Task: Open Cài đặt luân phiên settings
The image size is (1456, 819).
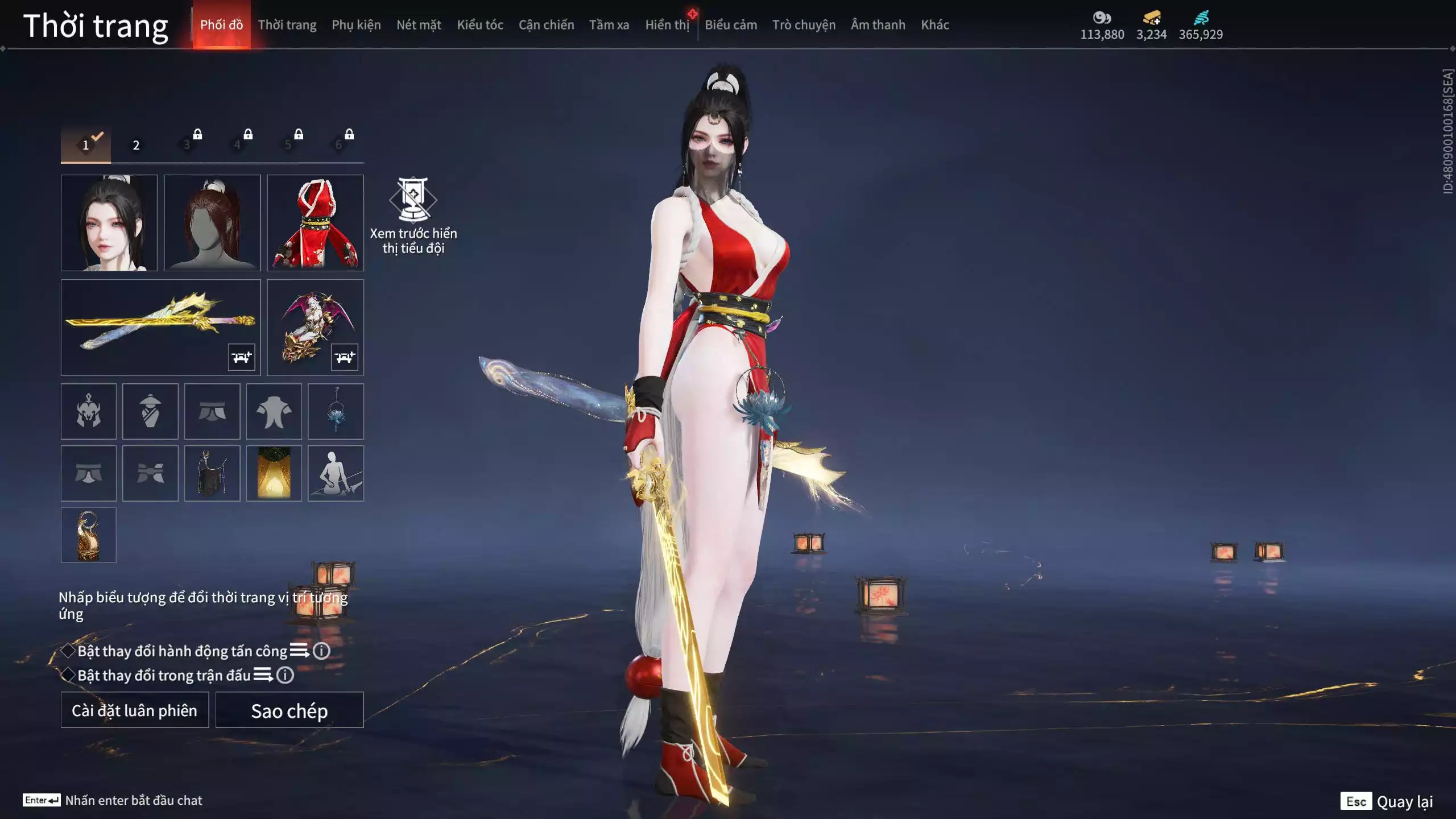Action: 135,710
